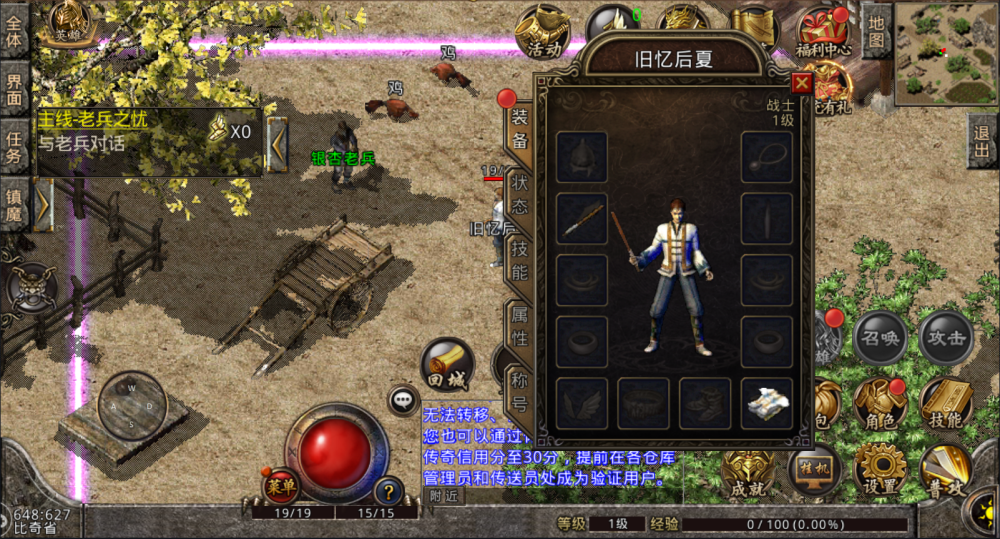Tap the 召唤 summon button
The image size is (1000, 539).
pos(878,338)
